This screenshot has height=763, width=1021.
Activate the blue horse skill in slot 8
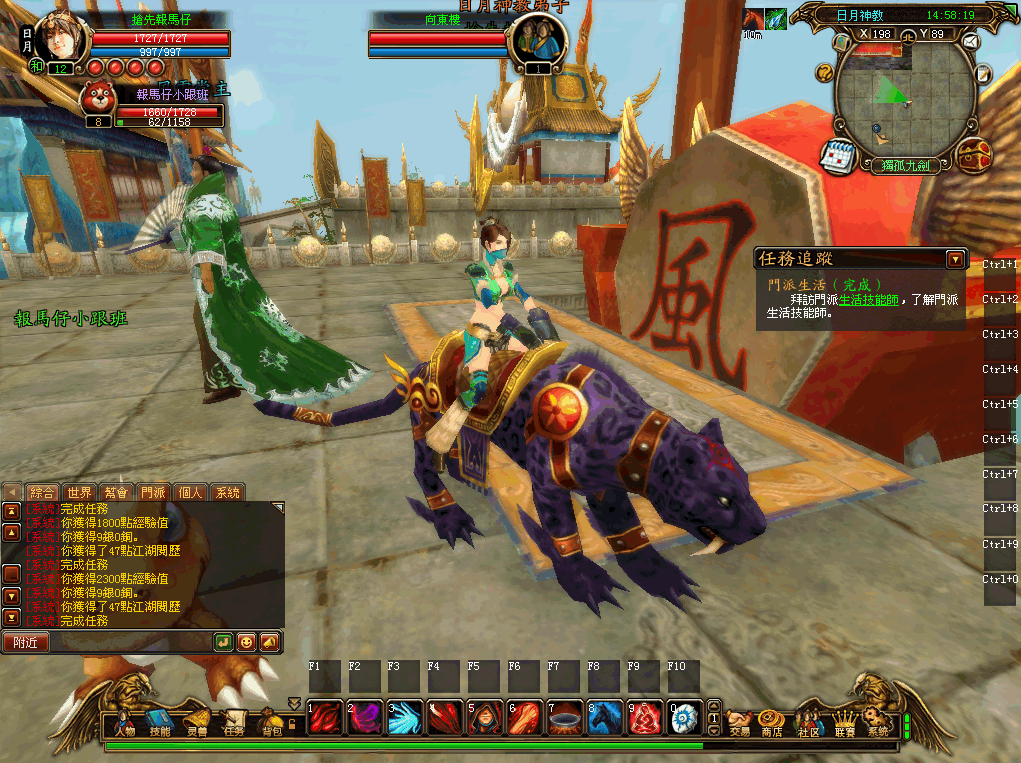coord(603,717)
